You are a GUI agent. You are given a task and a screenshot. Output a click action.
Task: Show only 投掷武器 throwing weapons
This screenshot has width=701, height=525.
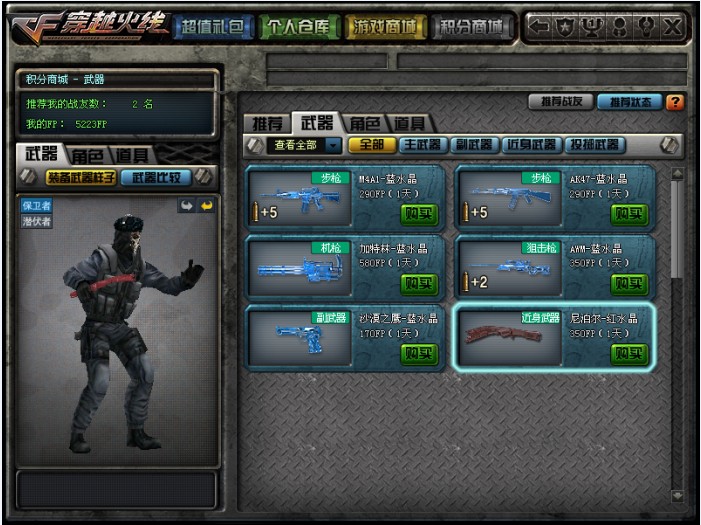coord(596,145)
